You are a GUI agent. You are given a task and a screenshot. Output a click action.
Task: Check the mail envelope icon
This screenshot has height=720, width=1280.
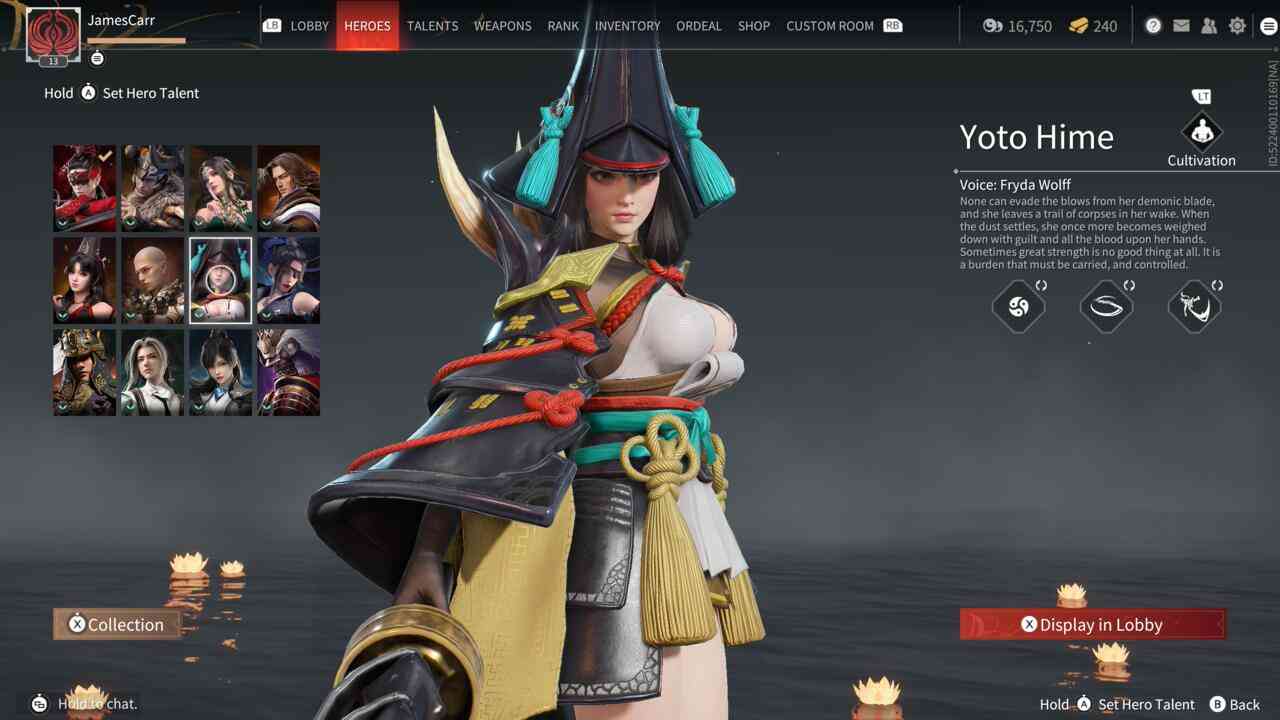pos(1181,26)
